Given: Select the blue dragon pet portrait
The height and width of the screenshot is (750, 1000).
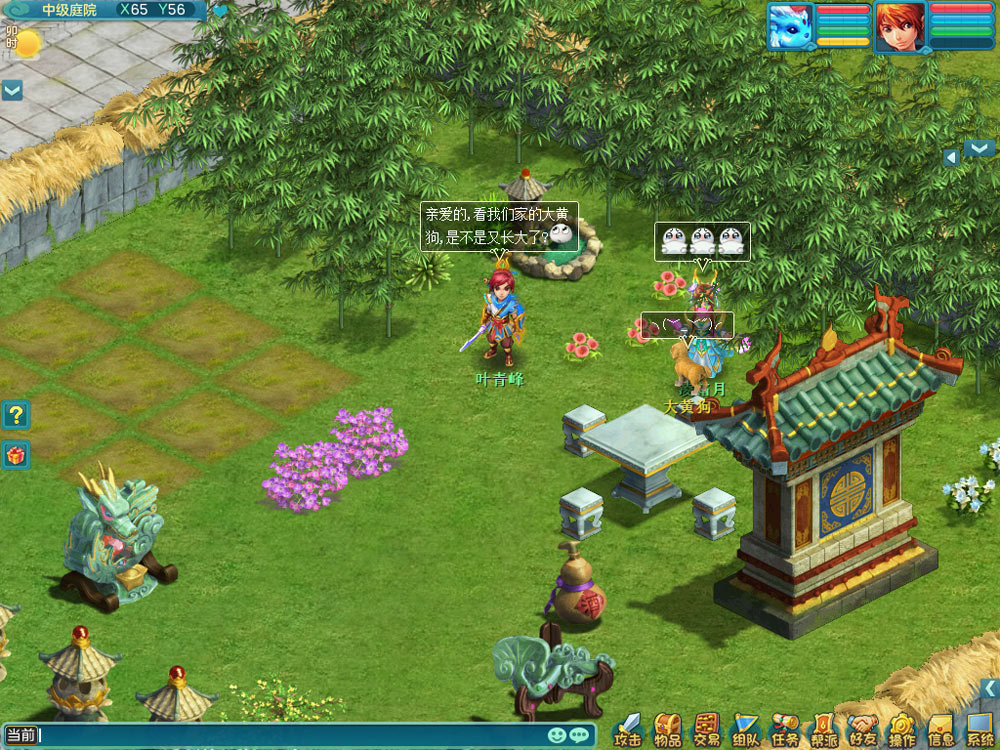Looking at the screenshot, I should (x=790, y=26).
